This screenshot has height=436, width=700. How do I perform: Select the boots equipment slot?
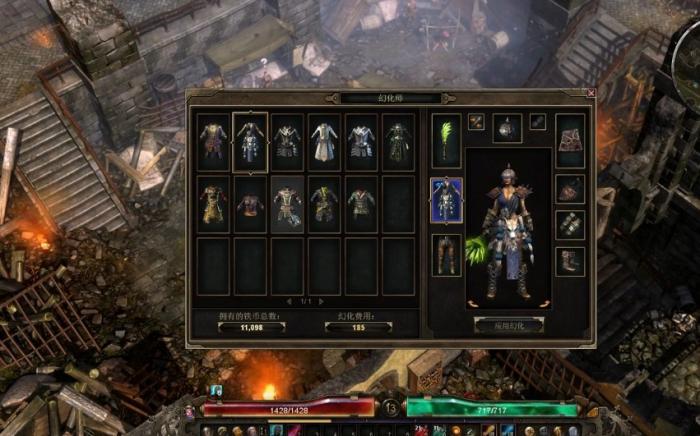570,262
